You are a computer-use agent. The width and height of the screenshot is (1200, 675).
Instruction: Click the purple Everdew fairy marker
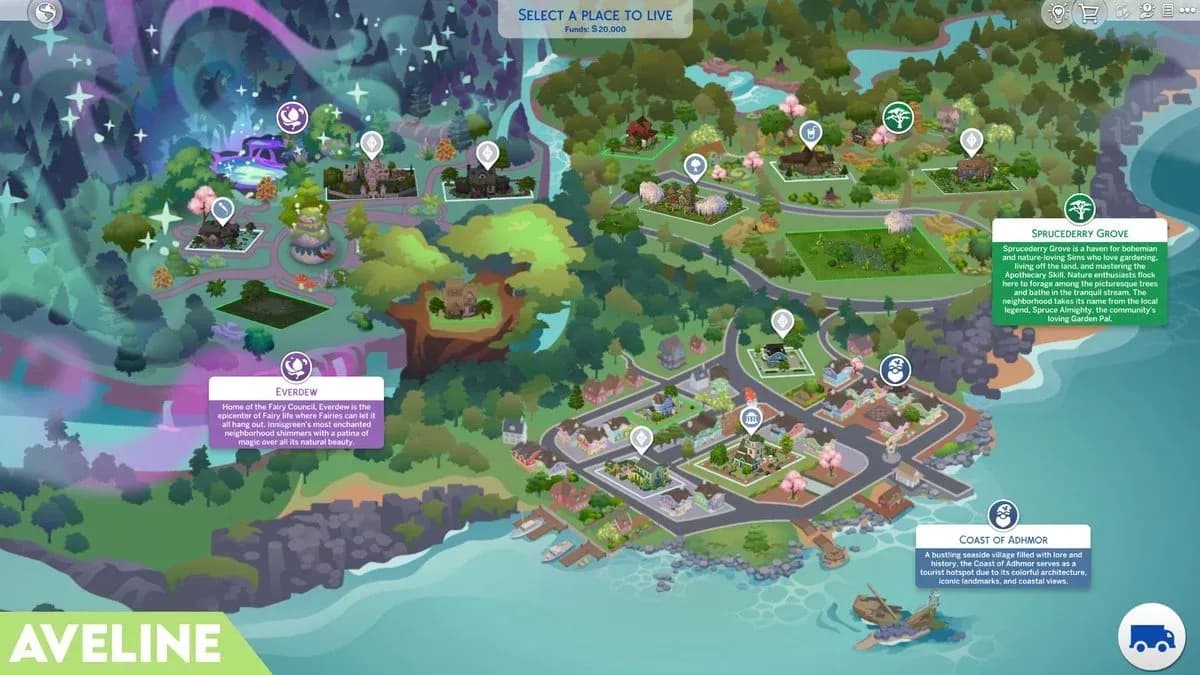291,117
